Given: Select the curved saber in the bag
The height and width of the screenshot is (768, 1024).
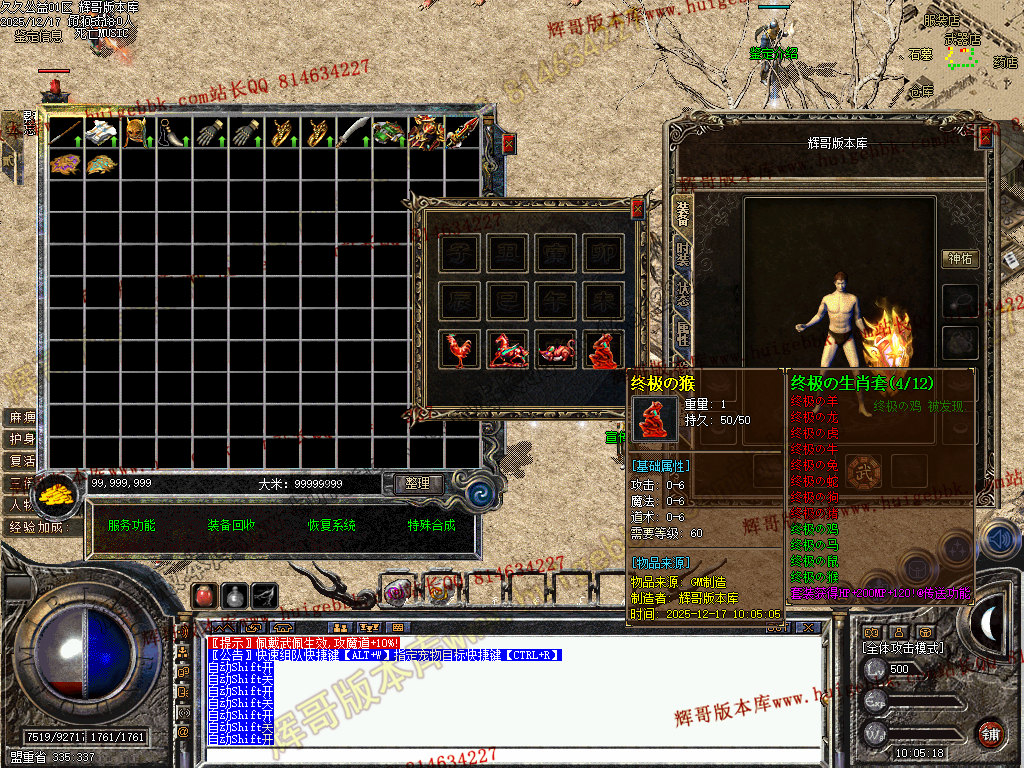Looking at the screenshot, I should point(353,132).
